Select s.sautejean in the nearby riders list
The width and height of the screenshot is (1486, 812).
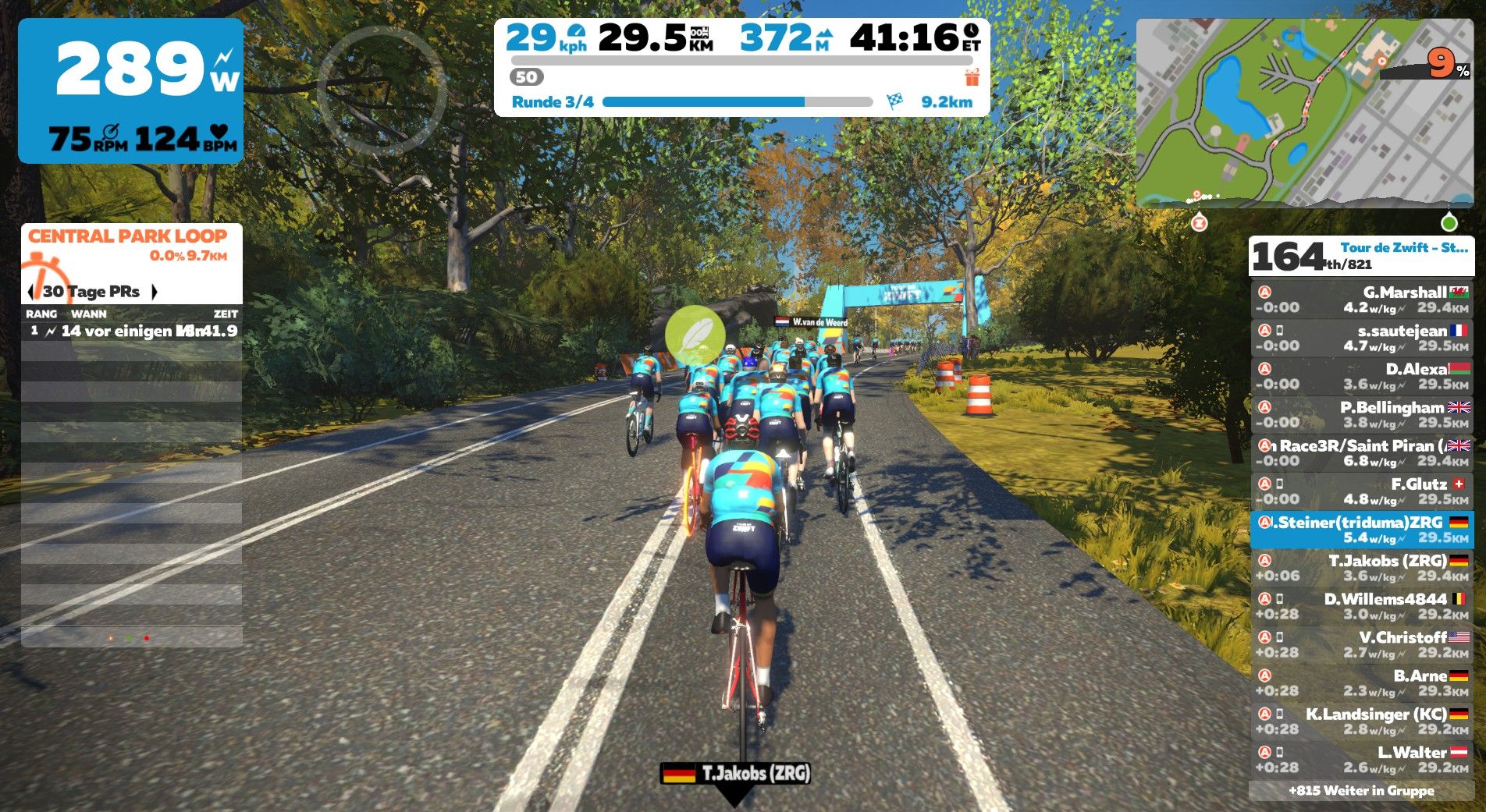[1361, 338]
